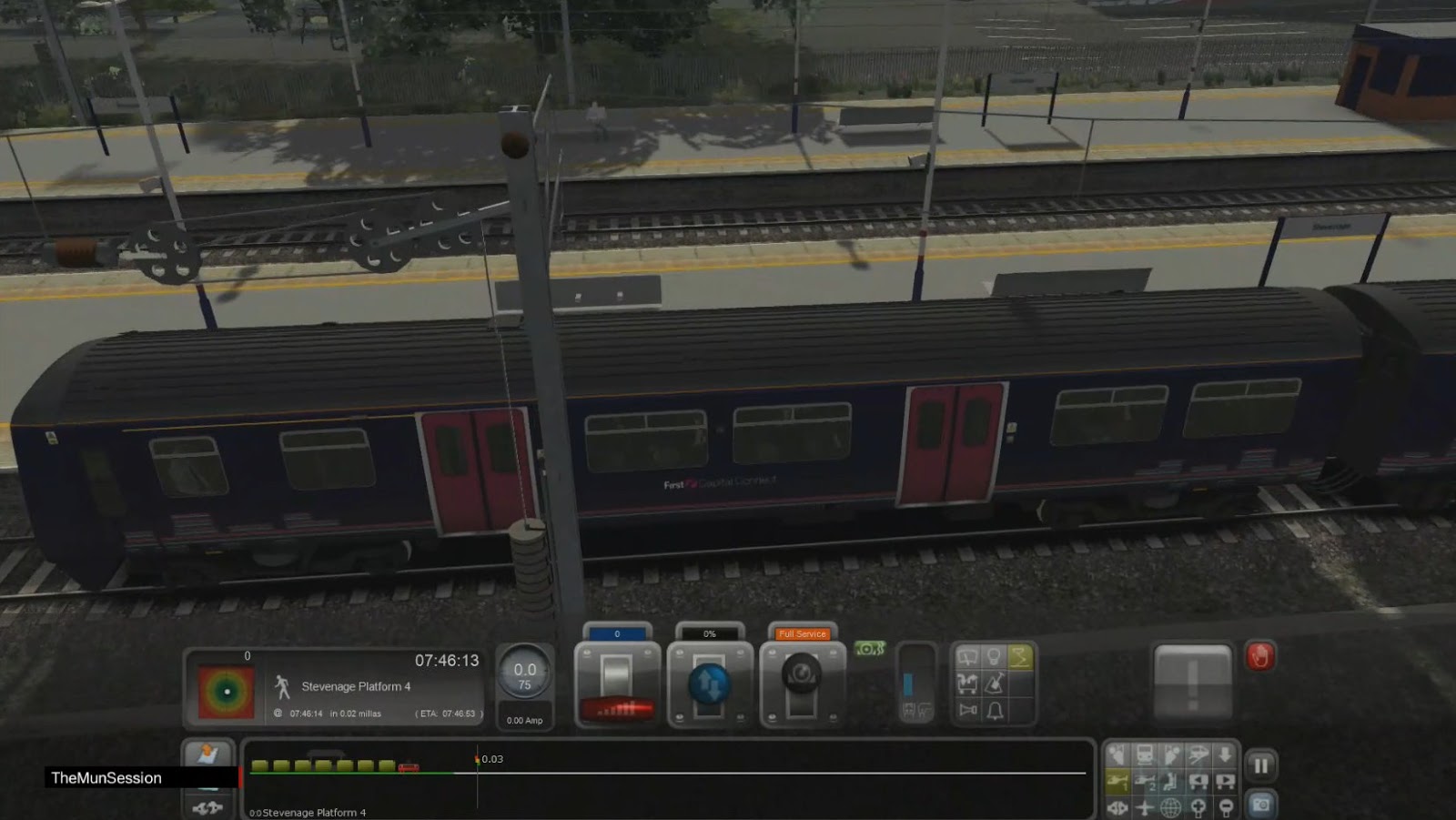This screenshot has width=1456, height=820.
Task: Zoom the camera in with plus icon
Action: coord(1199,806)
